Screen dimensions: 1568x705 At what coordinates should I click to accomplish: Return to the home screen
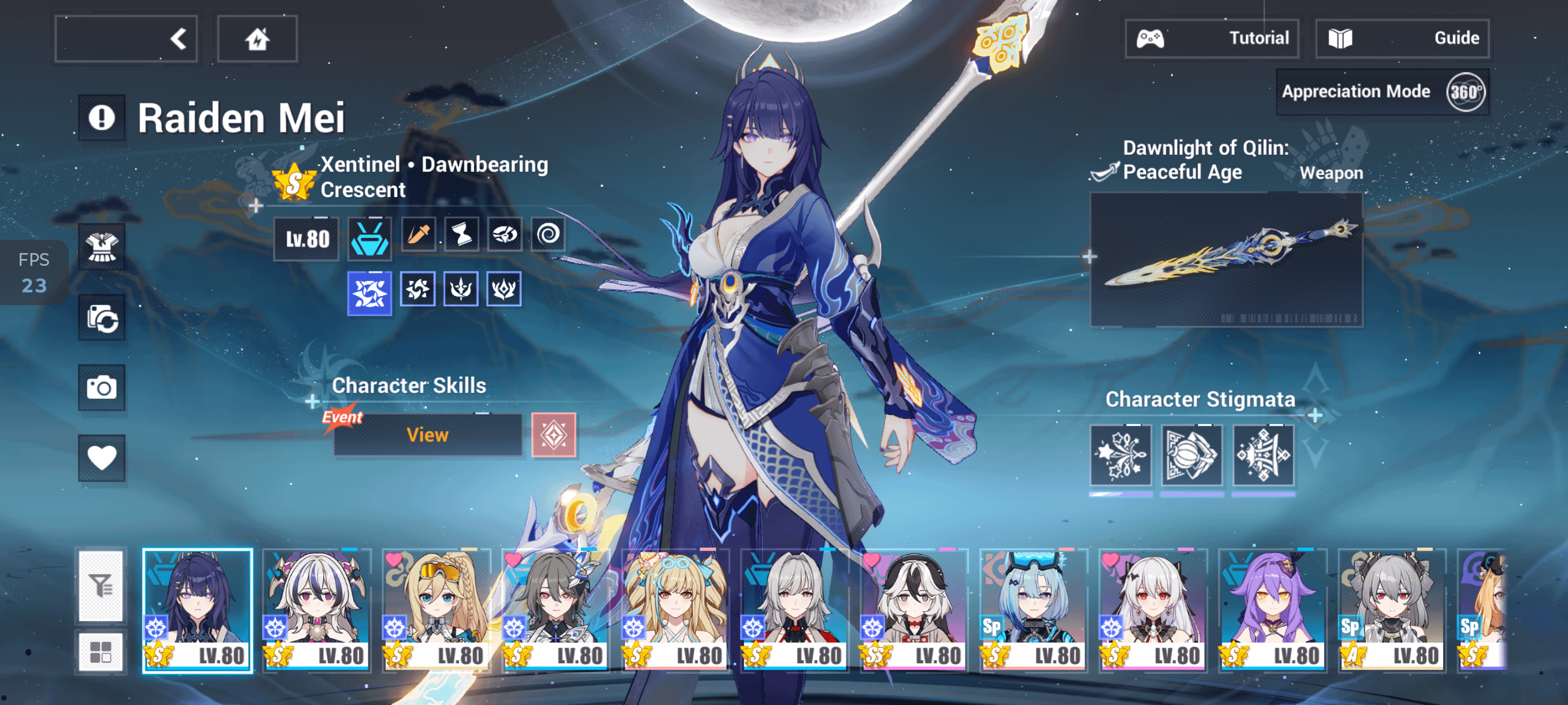(x=257, y=39)
